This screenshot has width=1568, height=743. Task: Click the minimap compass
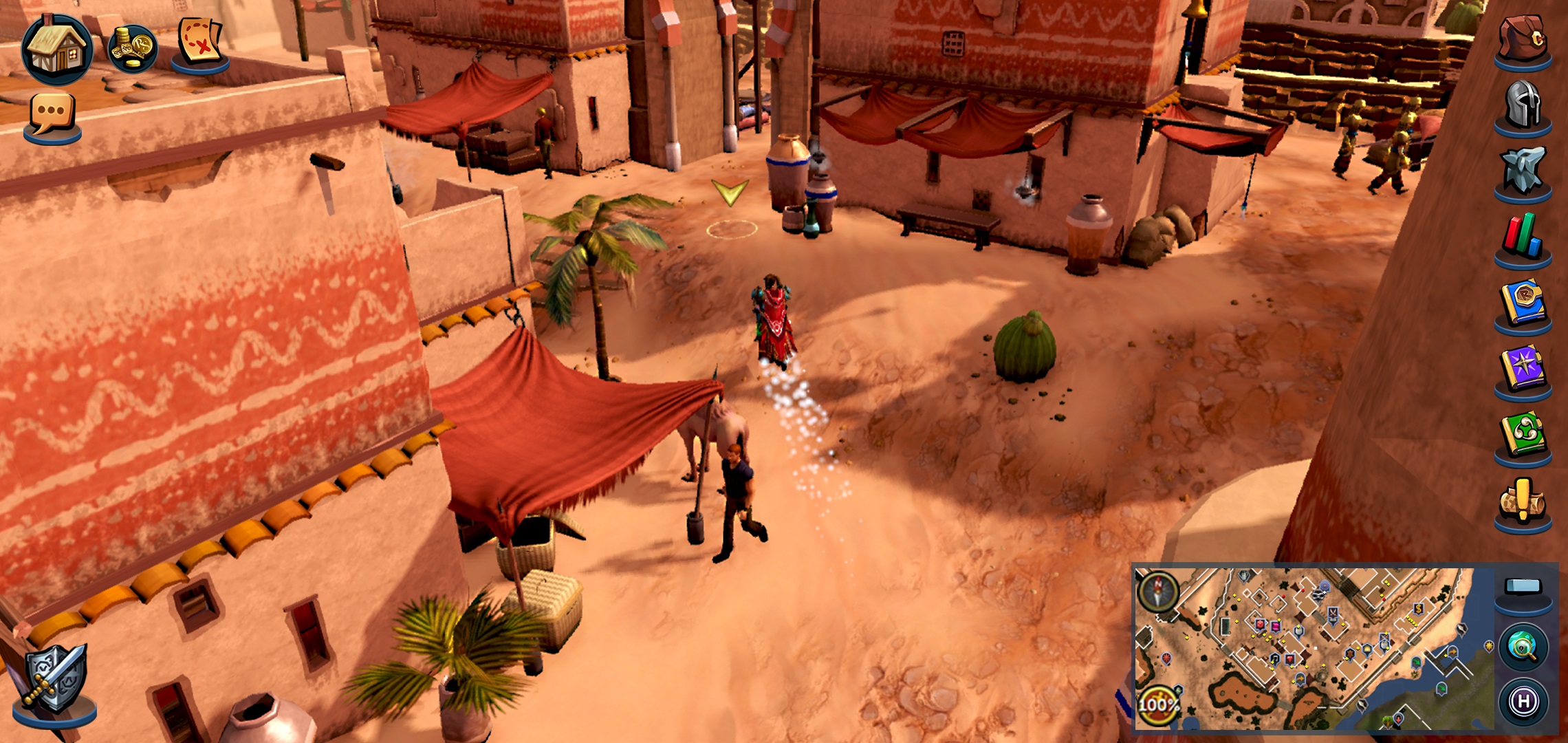point(1158,592)
